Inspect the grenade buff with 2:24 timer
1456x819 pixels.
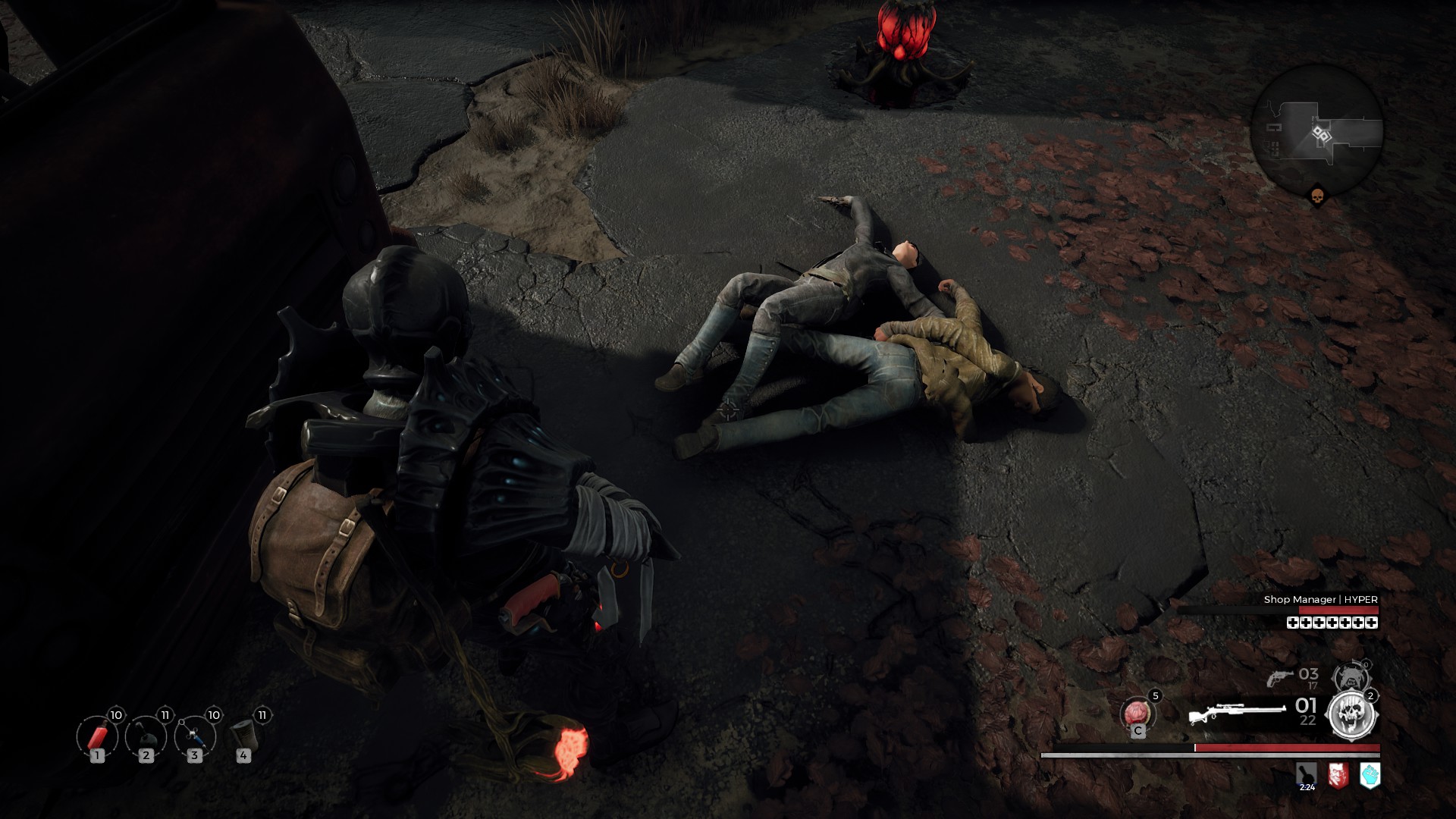pyautogui.click(x=1307, y=775)
